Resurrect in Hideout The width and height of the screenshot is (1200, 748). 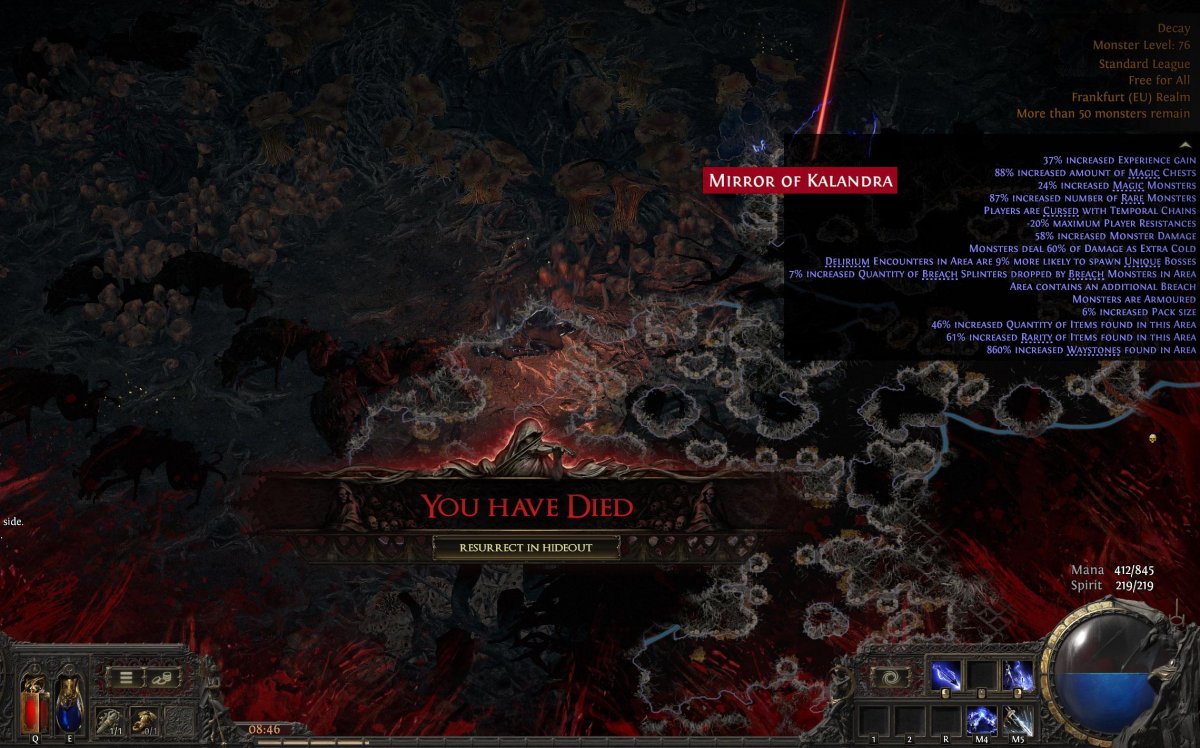point(526,547)
